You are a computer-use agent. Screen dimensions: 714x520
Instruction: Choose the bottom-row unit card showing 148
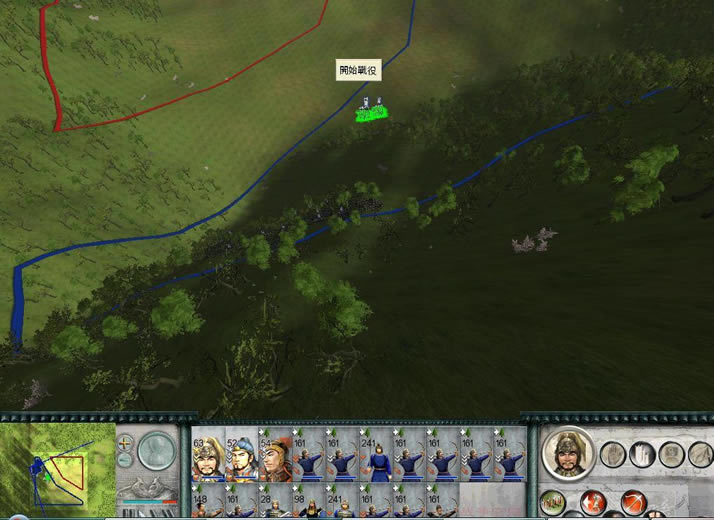point(207,503)
